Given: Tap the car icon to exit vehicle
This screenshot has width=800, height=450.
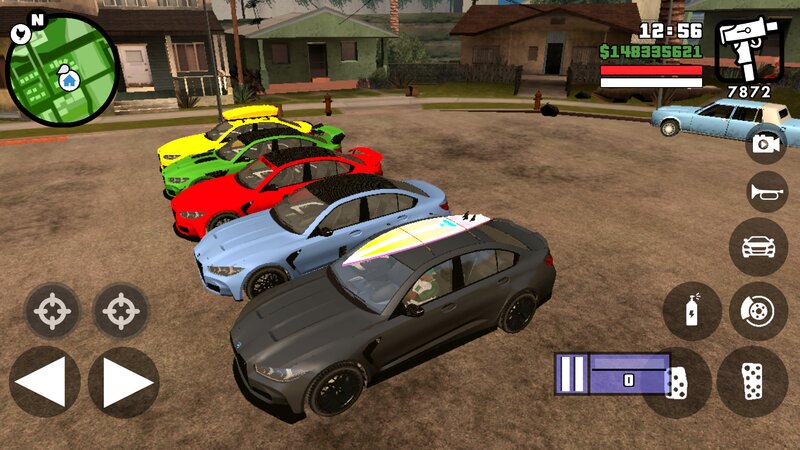Looking at the screenshot, I should 758,247.
